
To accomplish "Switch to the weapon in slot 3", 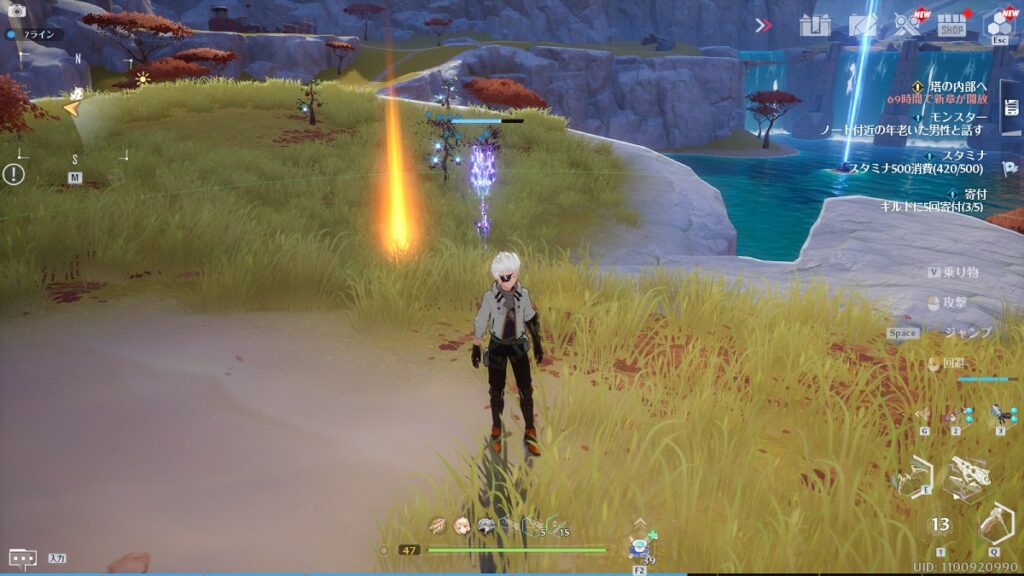I will pyautogui.click(x=999, y=415).
